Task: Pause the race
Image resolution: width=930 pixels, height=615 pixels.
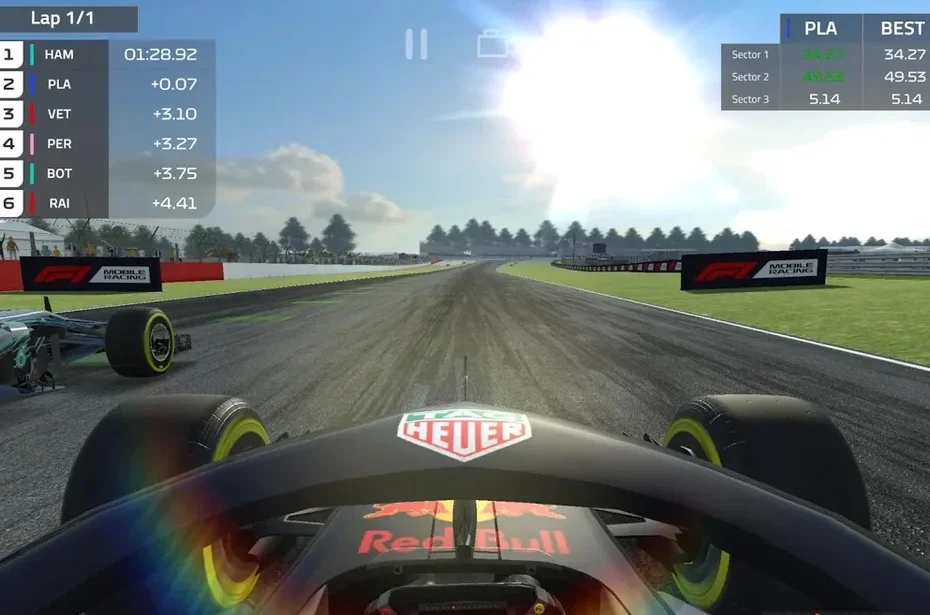Action: [416, 44]
